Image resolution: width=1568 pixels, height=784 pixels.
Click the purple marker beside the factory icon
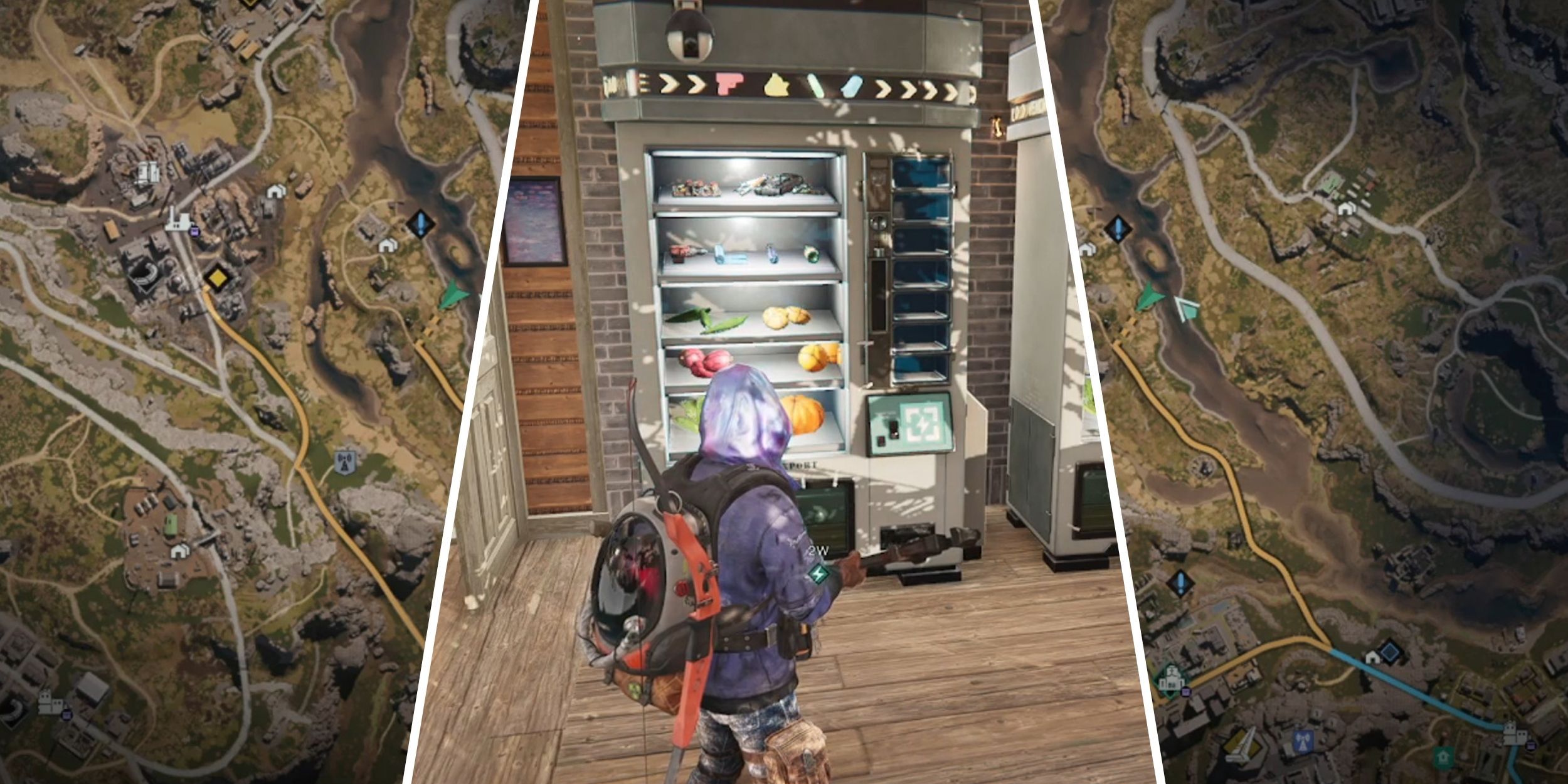click(x=194, y=232)
